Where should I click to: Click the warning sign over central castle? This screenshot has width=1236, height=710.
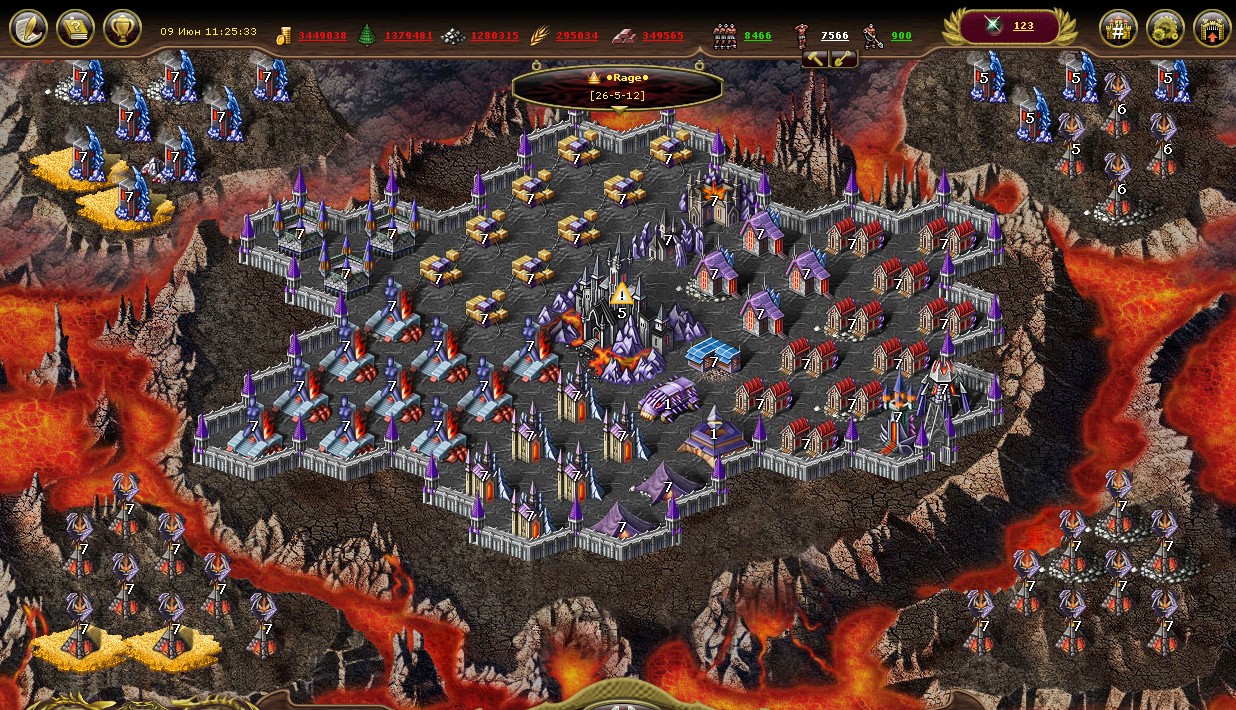pyautogui.click(x=622, y=293)
